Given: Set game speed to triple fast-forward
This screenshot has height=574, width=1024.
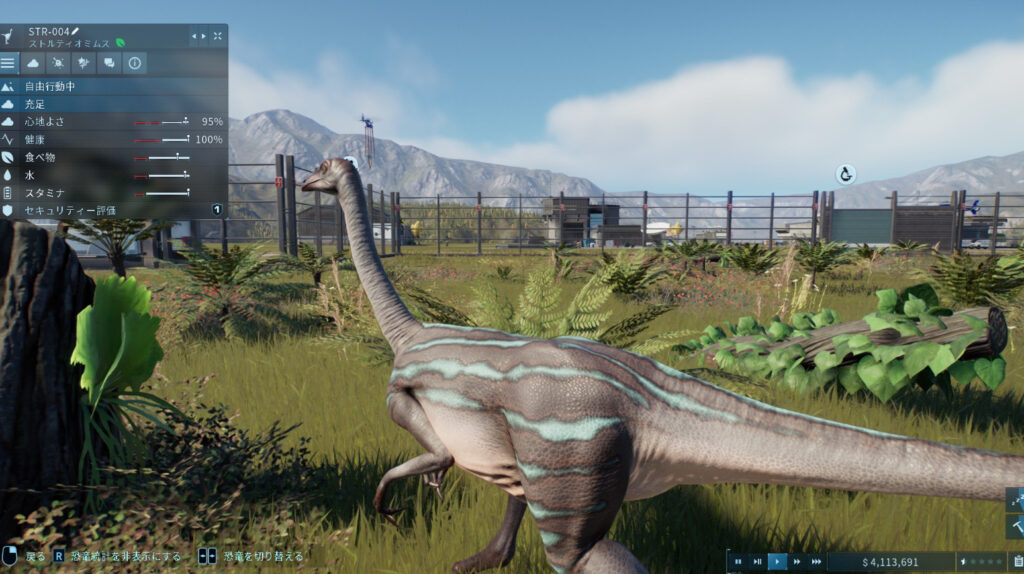Looking at the screenshot, I should pyautogui.click(x=816, y=562).
